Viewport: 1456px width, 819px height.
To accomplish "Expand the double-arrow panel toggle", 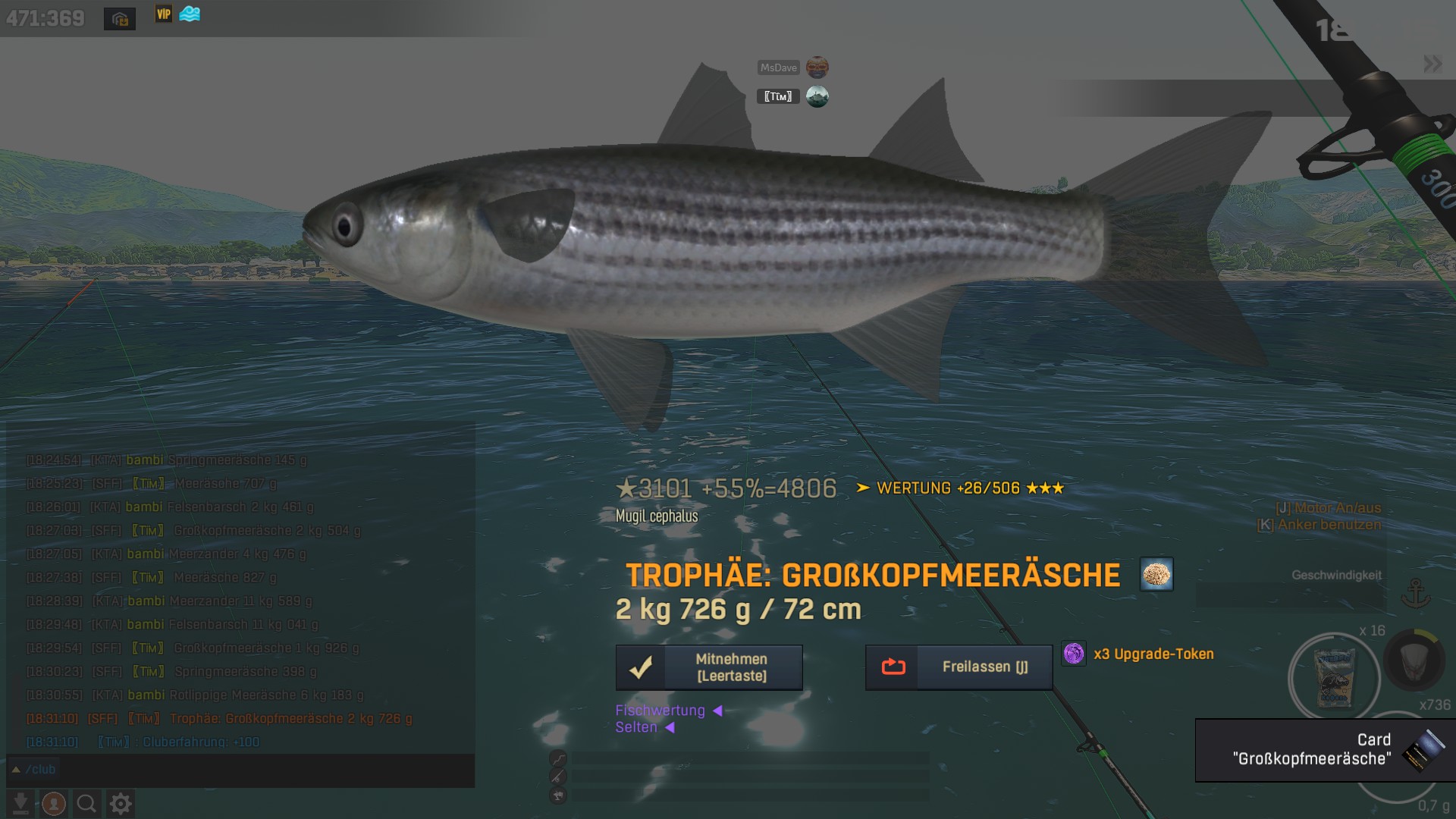I will 1432,64.
